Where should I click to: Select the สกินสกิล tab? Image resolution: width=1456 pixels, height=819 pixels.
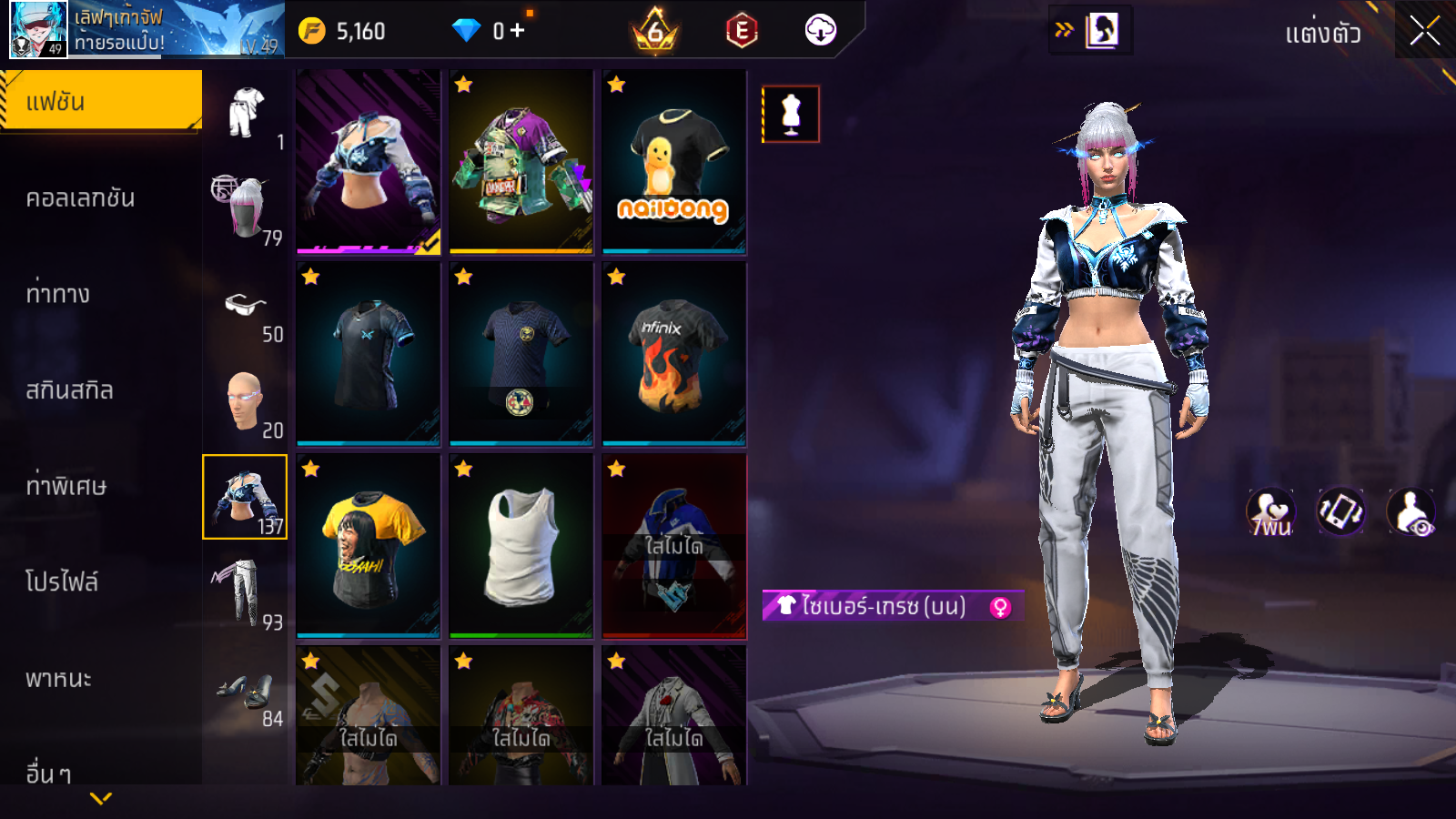[70, 390]
